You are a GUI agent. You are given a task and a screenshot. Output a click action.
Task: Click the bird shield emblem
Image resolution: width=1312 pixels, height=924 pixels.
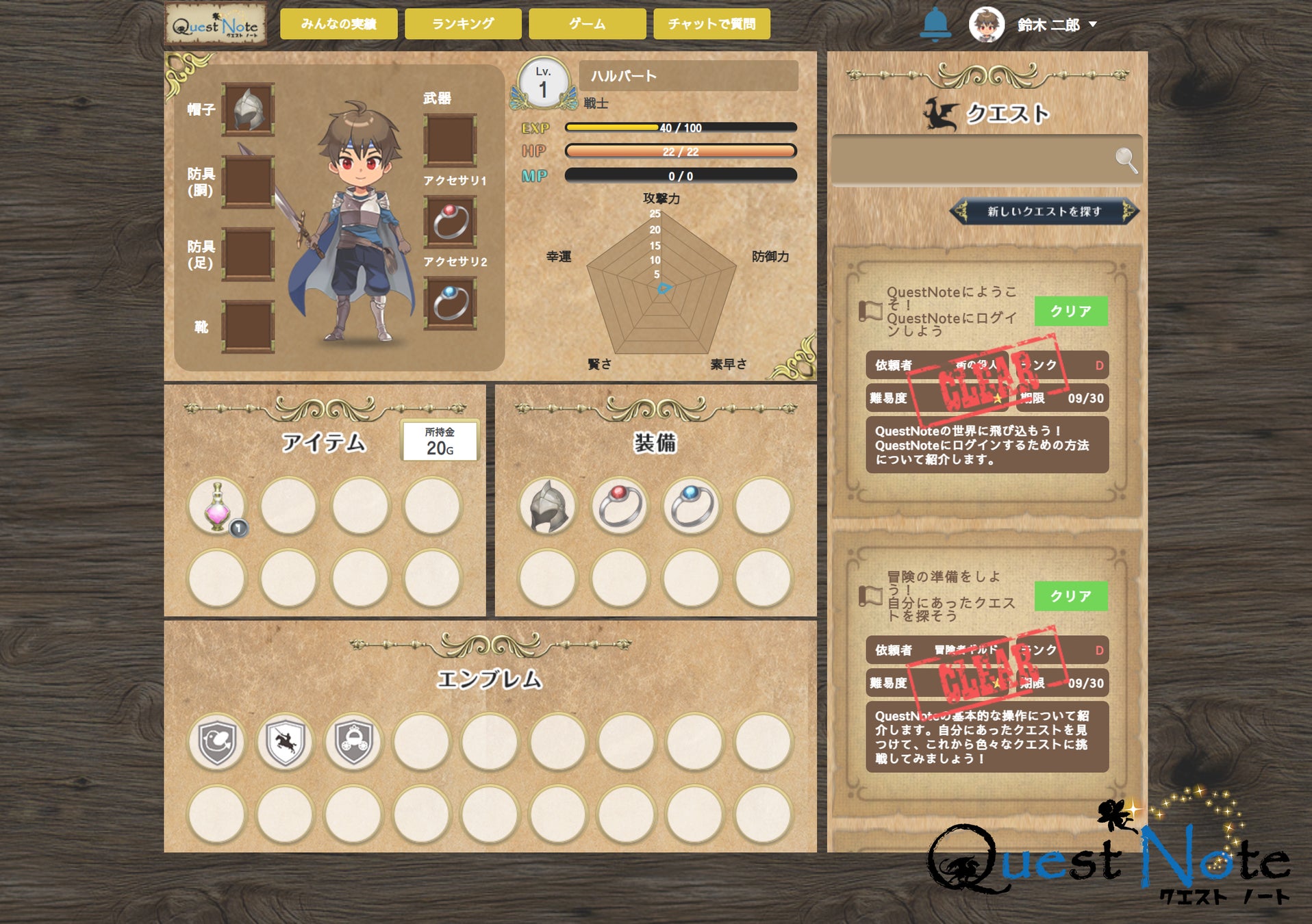(216, 742)
